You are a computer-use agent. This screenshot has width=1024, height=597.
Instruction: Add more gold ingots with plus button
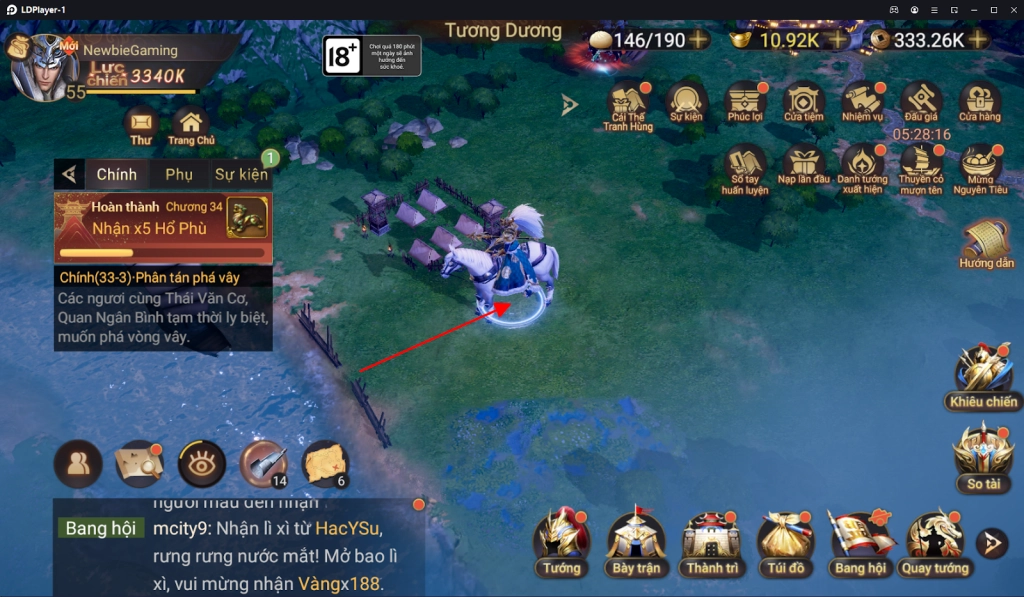(837, 40)
